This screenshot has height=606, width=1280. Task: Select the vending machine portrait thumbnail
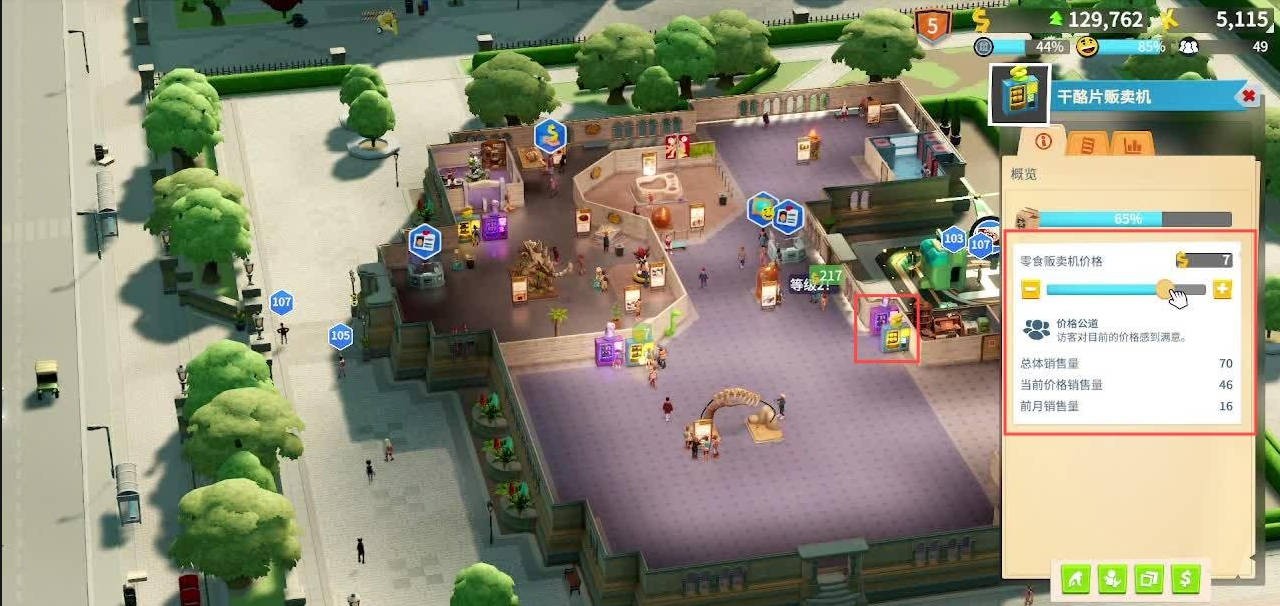click(1019, 95)
